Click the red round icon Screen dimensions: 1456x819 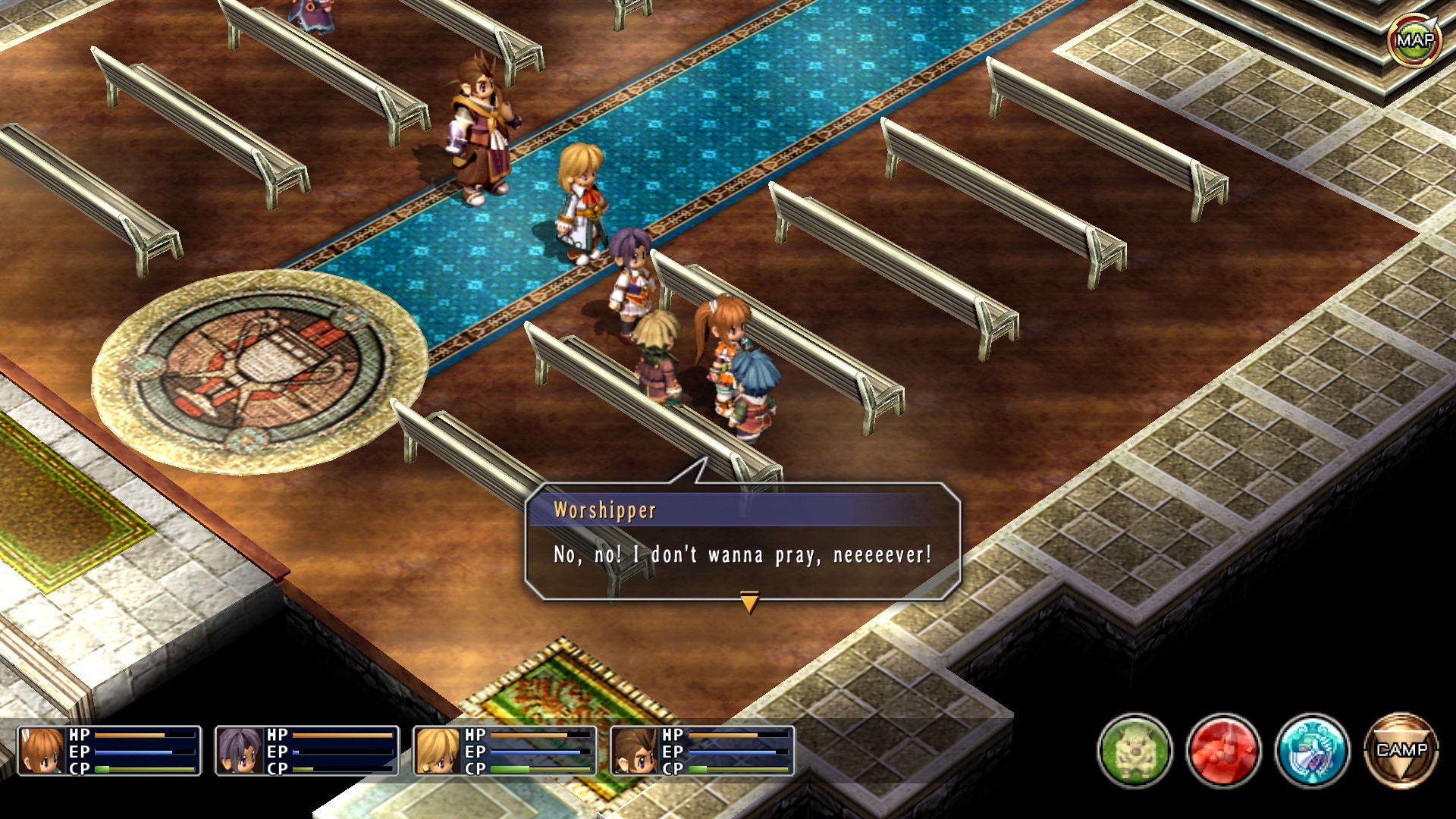coord(1223,751)
